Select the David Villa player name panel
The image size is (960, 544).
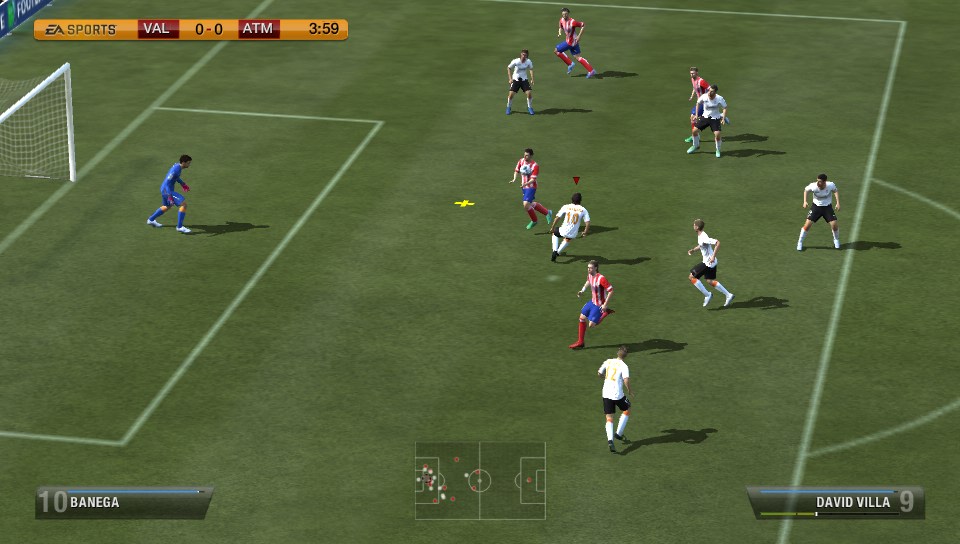(x=836, y=502)
